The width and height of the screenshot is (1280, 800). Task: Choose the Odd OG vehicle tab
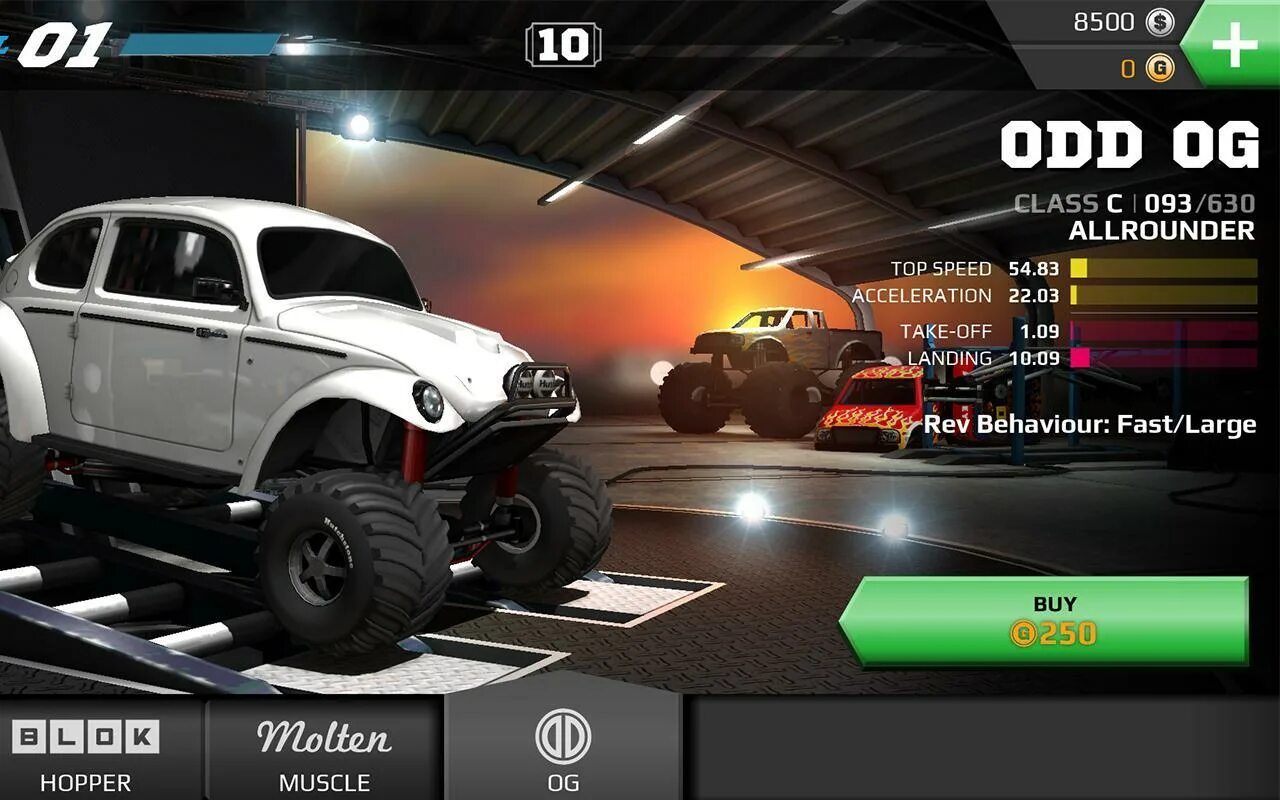(x=563, y=752)
